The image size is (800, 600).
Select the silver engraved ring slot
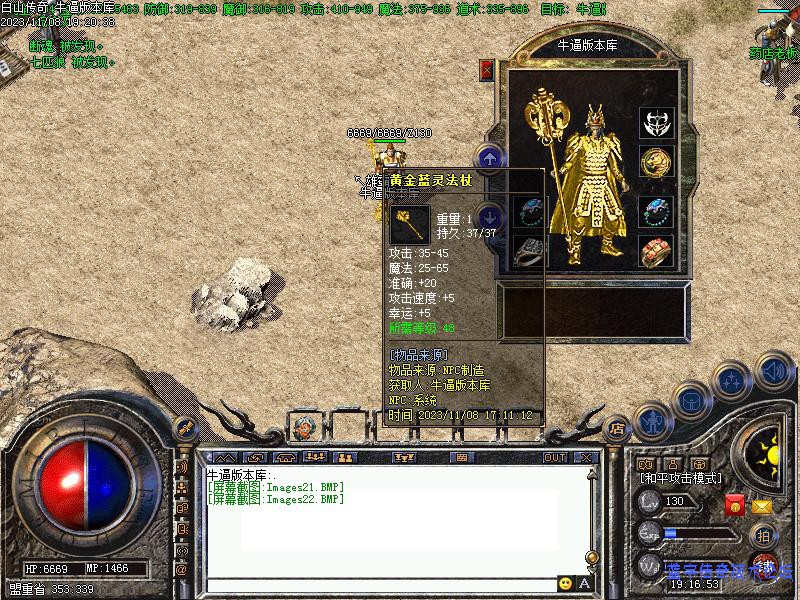(529, 250)
